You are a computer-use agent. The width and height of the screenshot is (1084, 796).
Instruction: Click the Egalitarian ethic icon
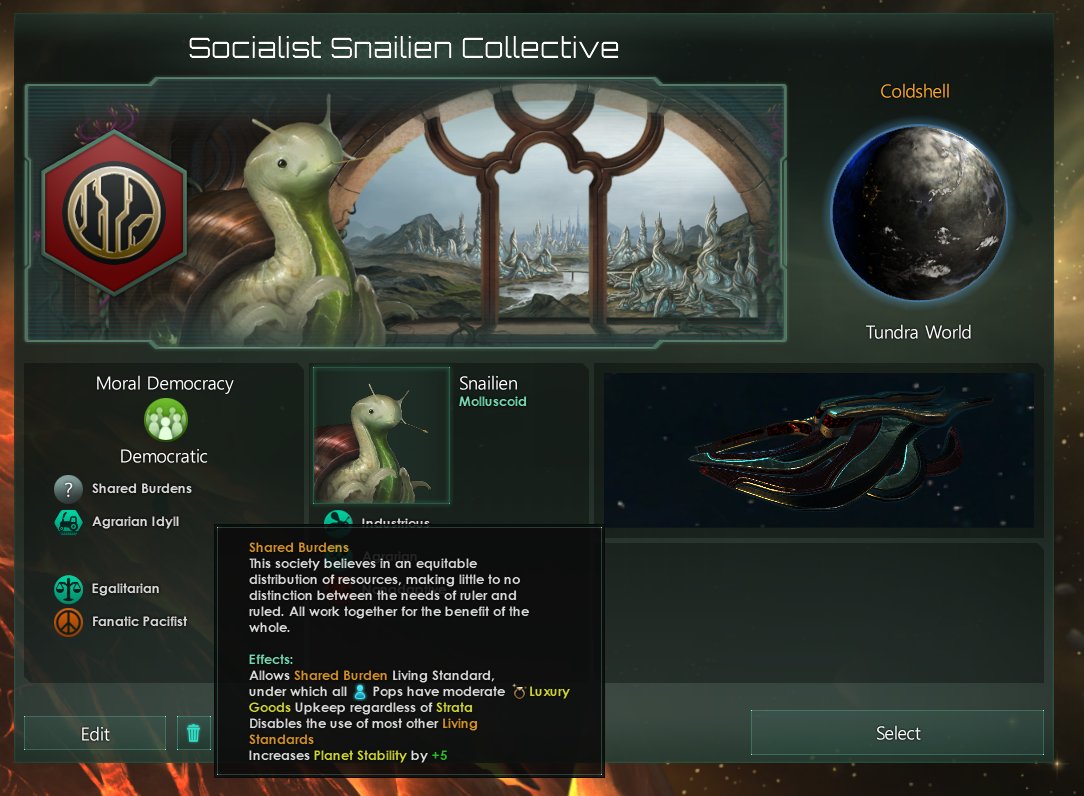pos(68,589)
